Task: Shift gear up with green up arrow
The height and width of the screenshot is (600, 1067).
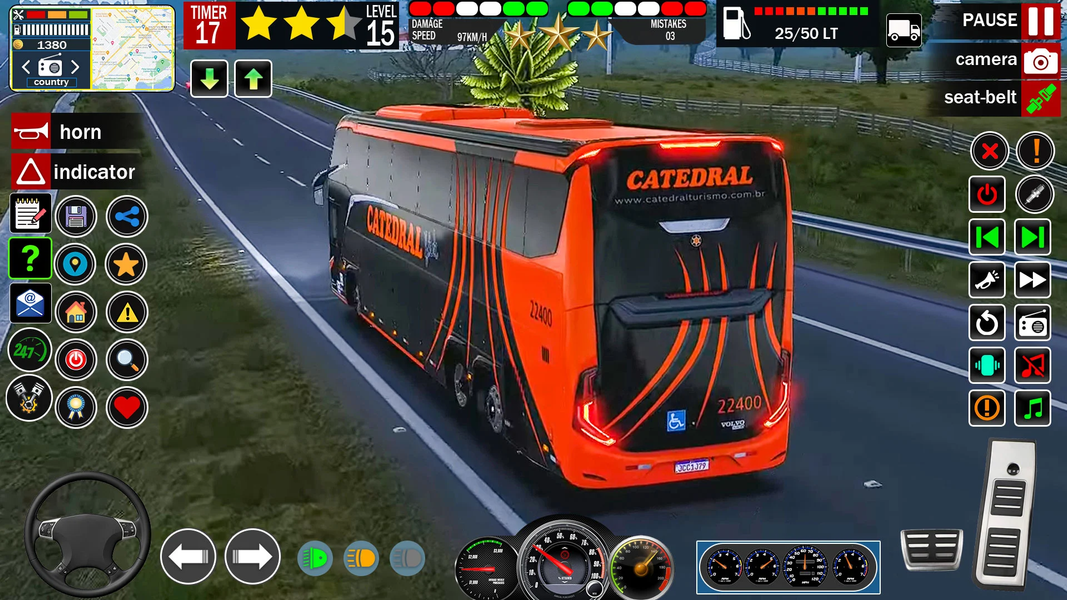Action: tap(253, 78)
